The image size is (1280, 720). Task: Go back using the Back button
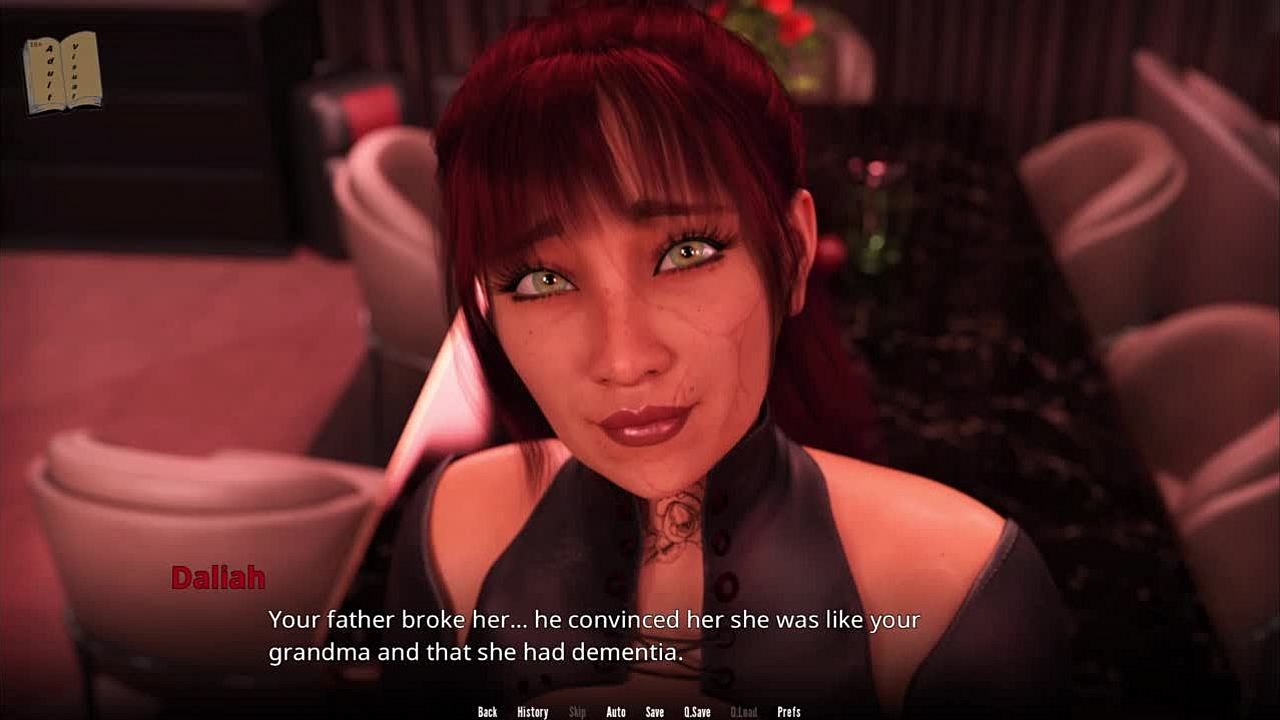487,712
